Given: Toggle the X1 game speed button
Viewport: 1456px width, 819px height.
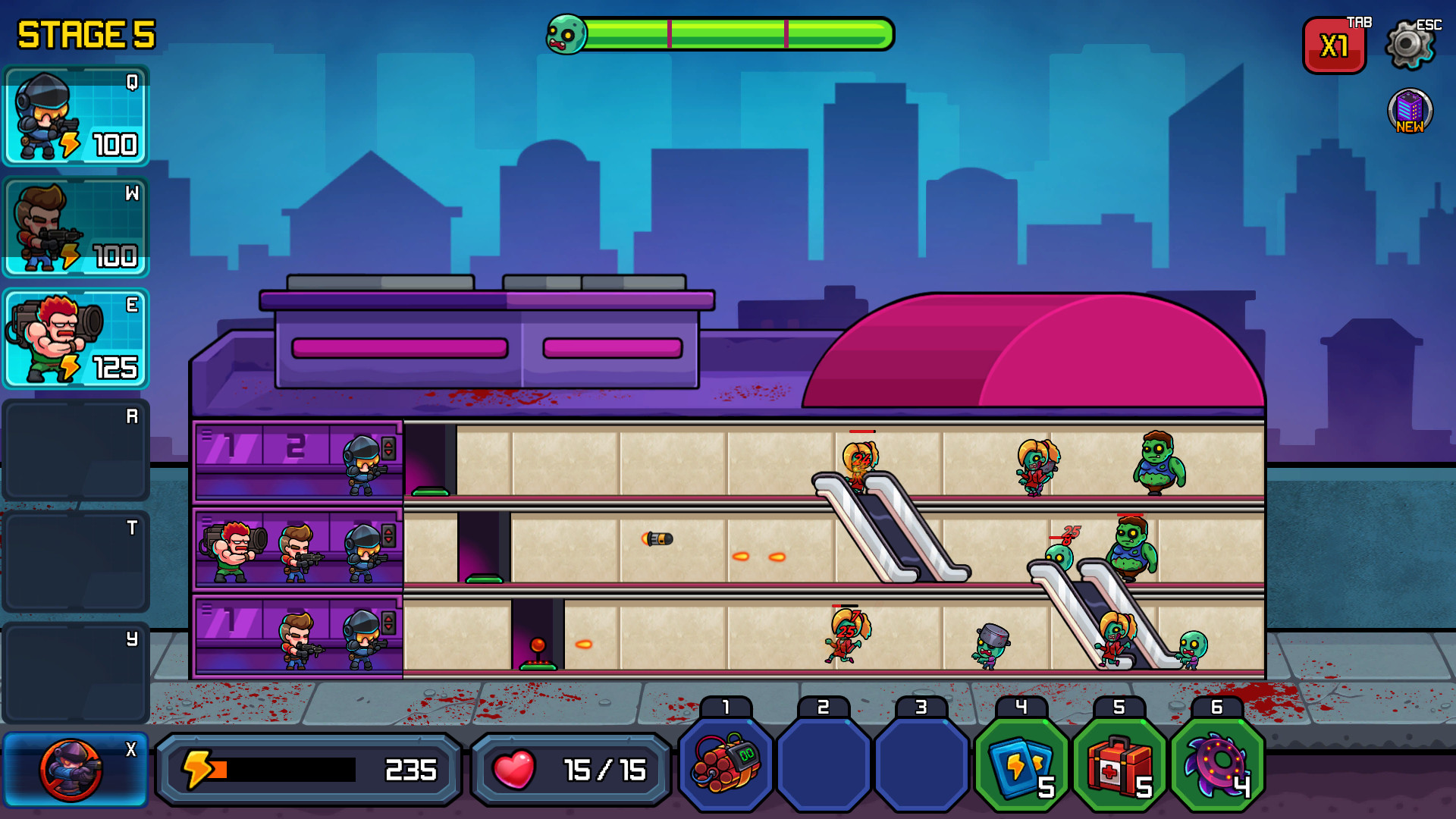Looking at the screenshot, I should [1334, 46].
